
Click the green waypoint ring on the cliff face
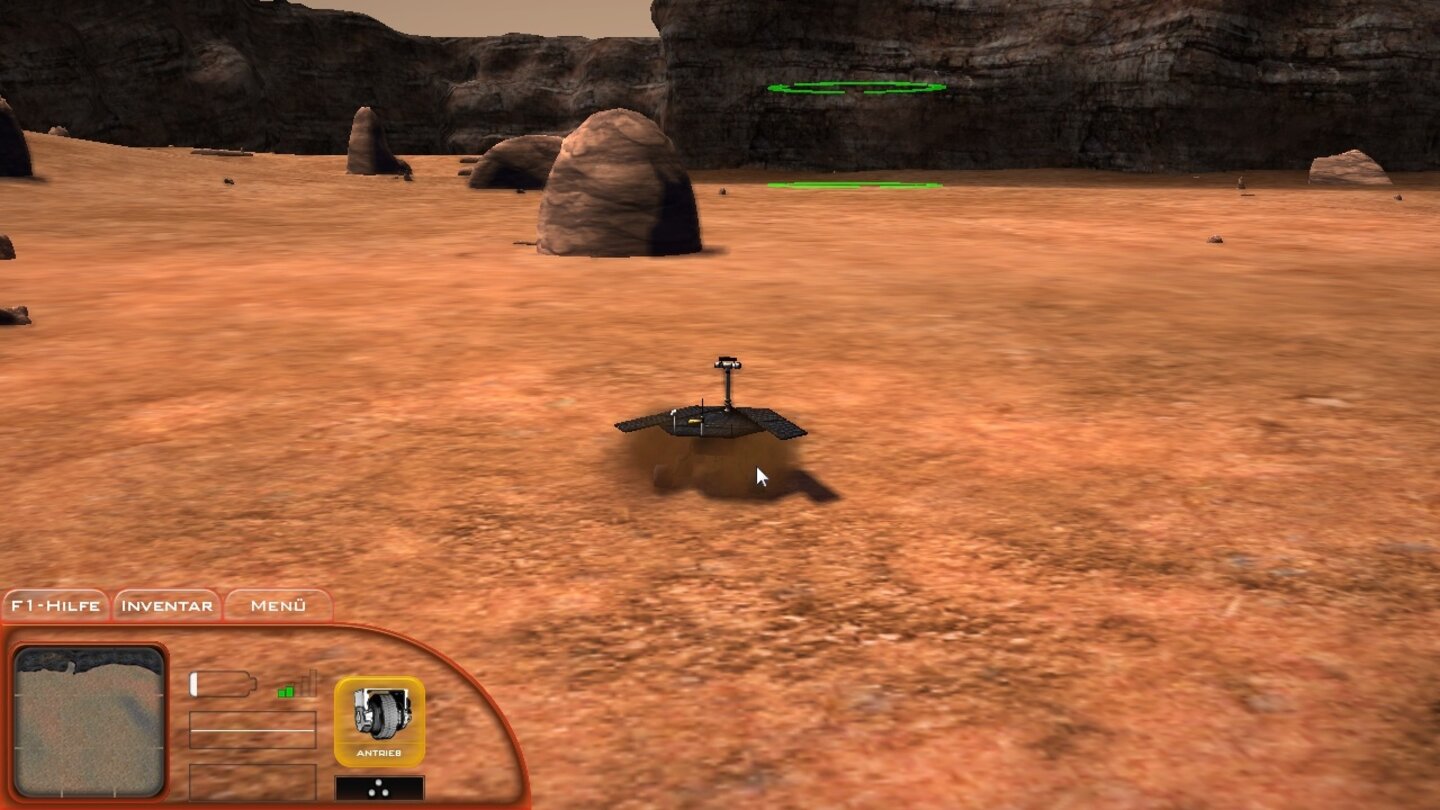click(x=857, y=87)
